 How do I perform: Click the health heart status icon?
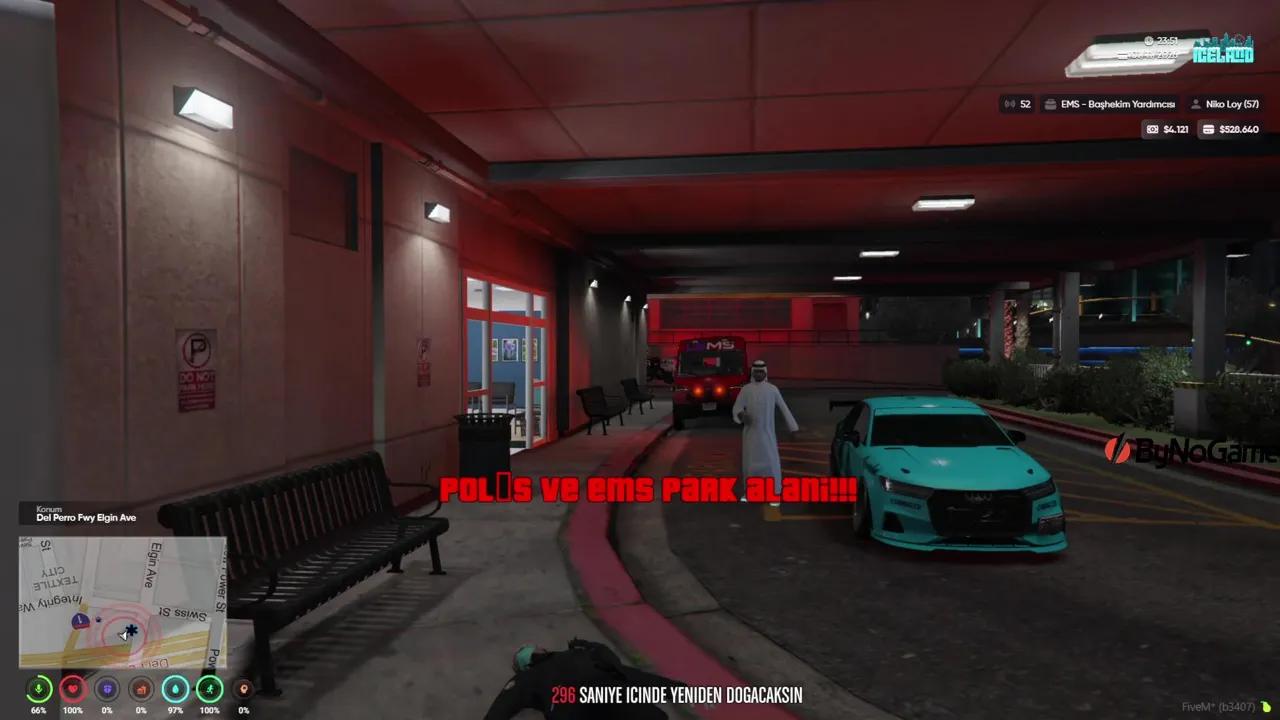click(x=72, y=689)
